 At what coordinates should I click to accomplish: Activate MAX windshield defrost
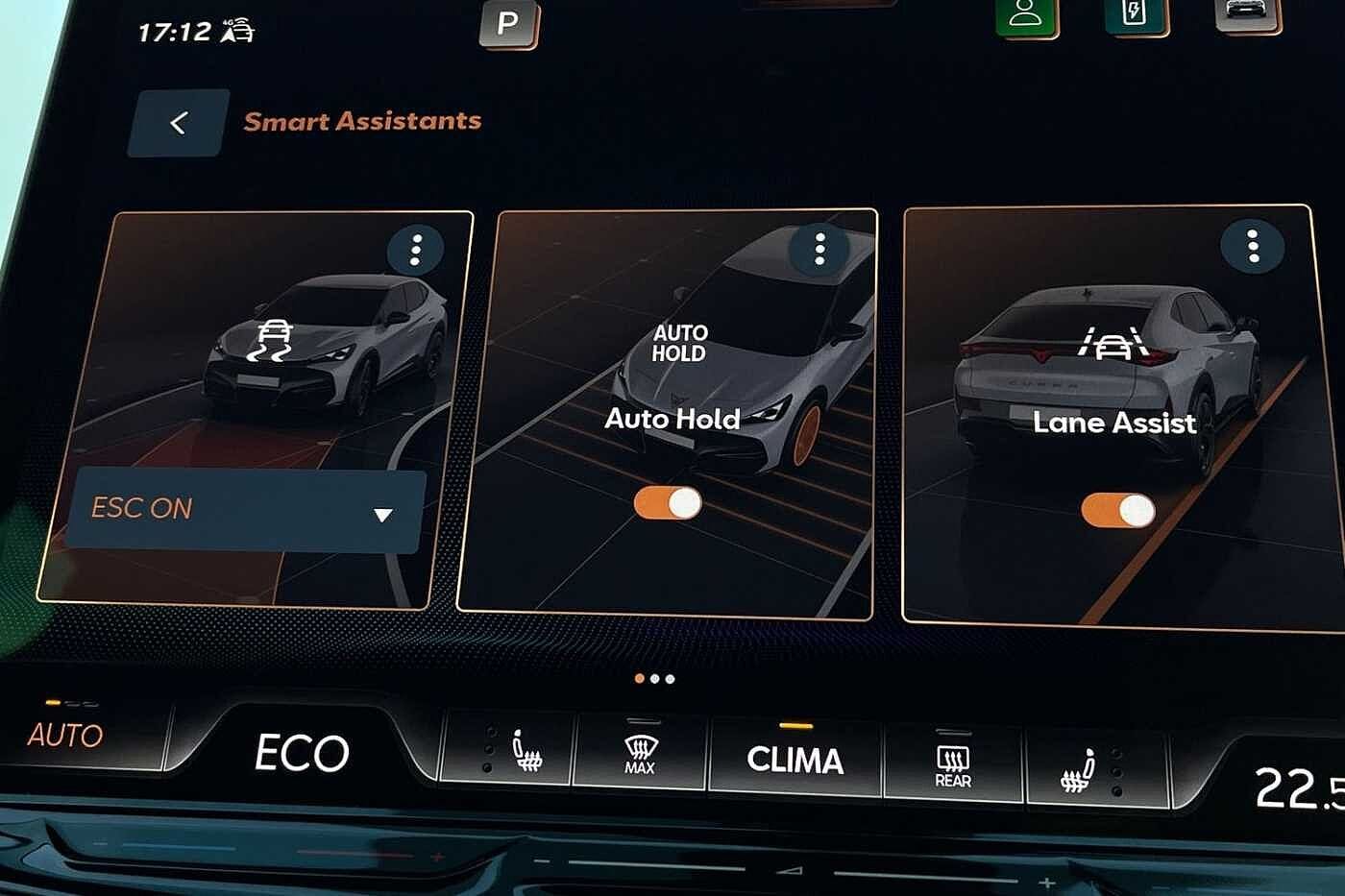640,755
